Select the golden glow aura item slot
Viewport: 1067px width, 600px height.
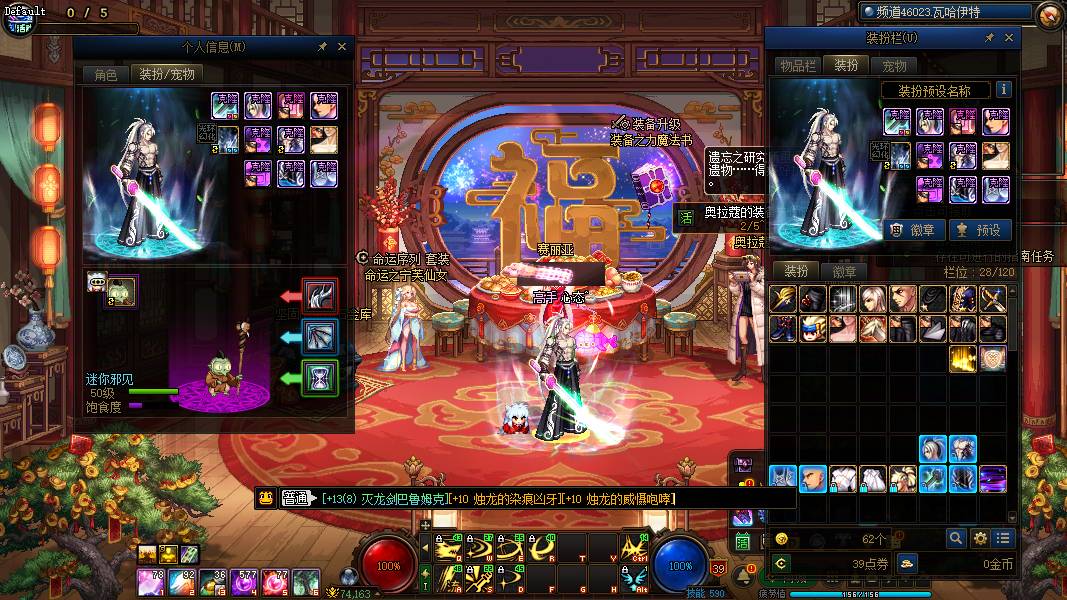tap(963, 359)
